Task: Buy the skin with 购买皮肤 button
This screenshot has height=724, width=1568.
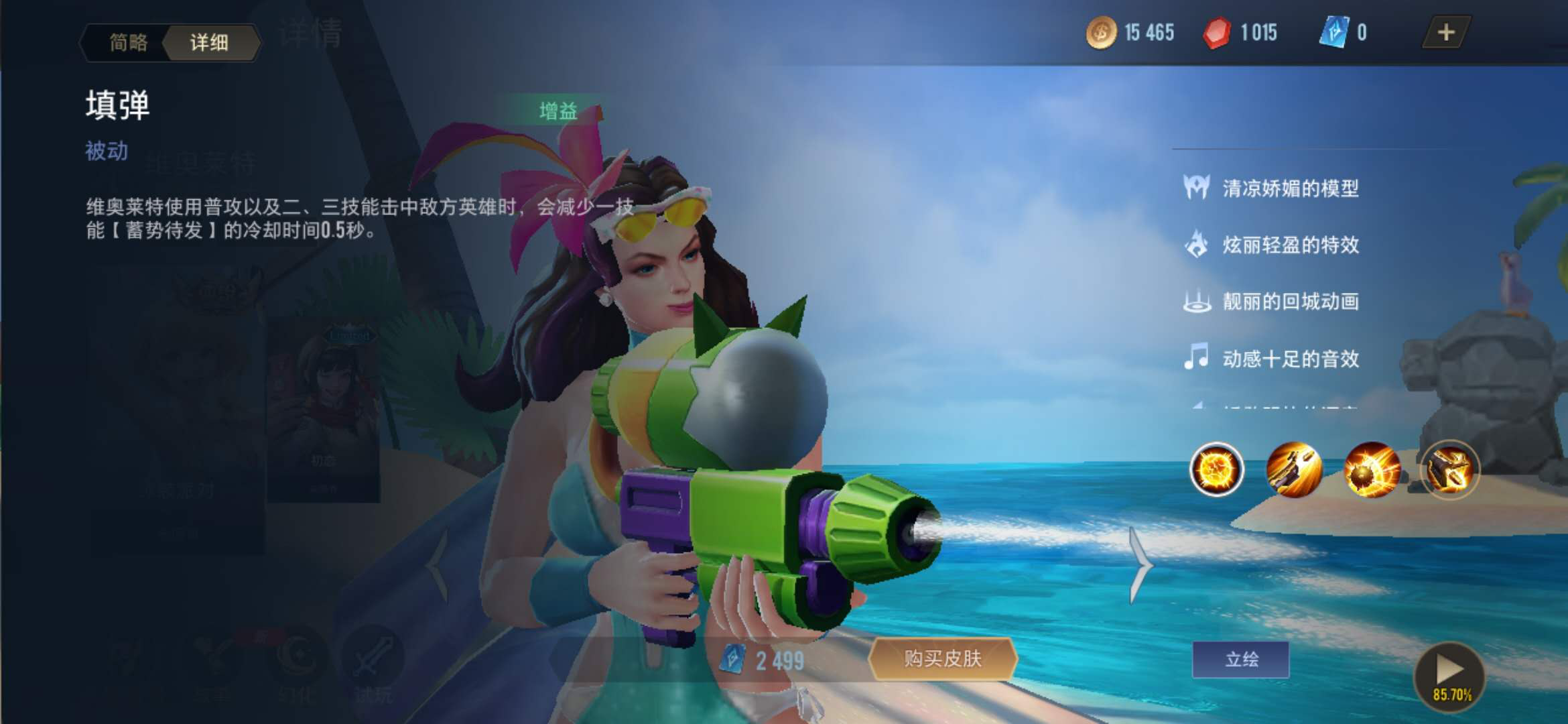Action: pyautogui.click(x=943, y=659)
